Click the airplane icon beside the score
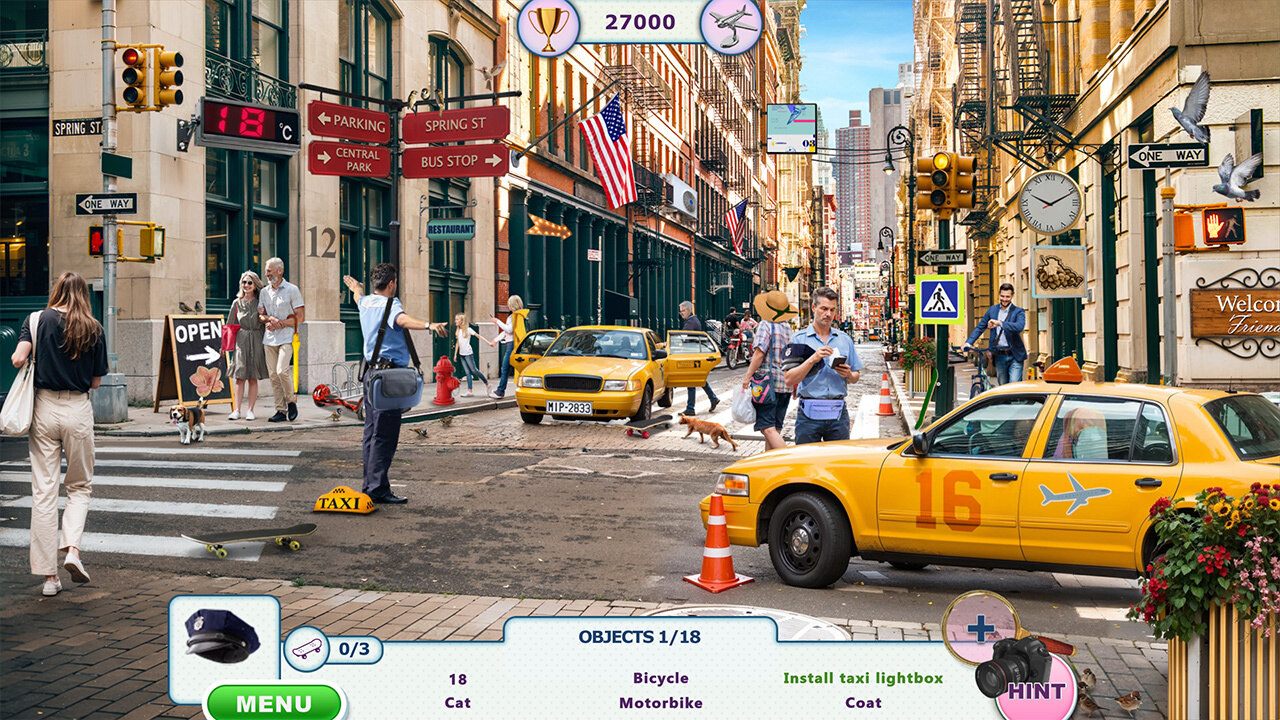Viewport: 1280px width, 720px height. pos(731,24)
